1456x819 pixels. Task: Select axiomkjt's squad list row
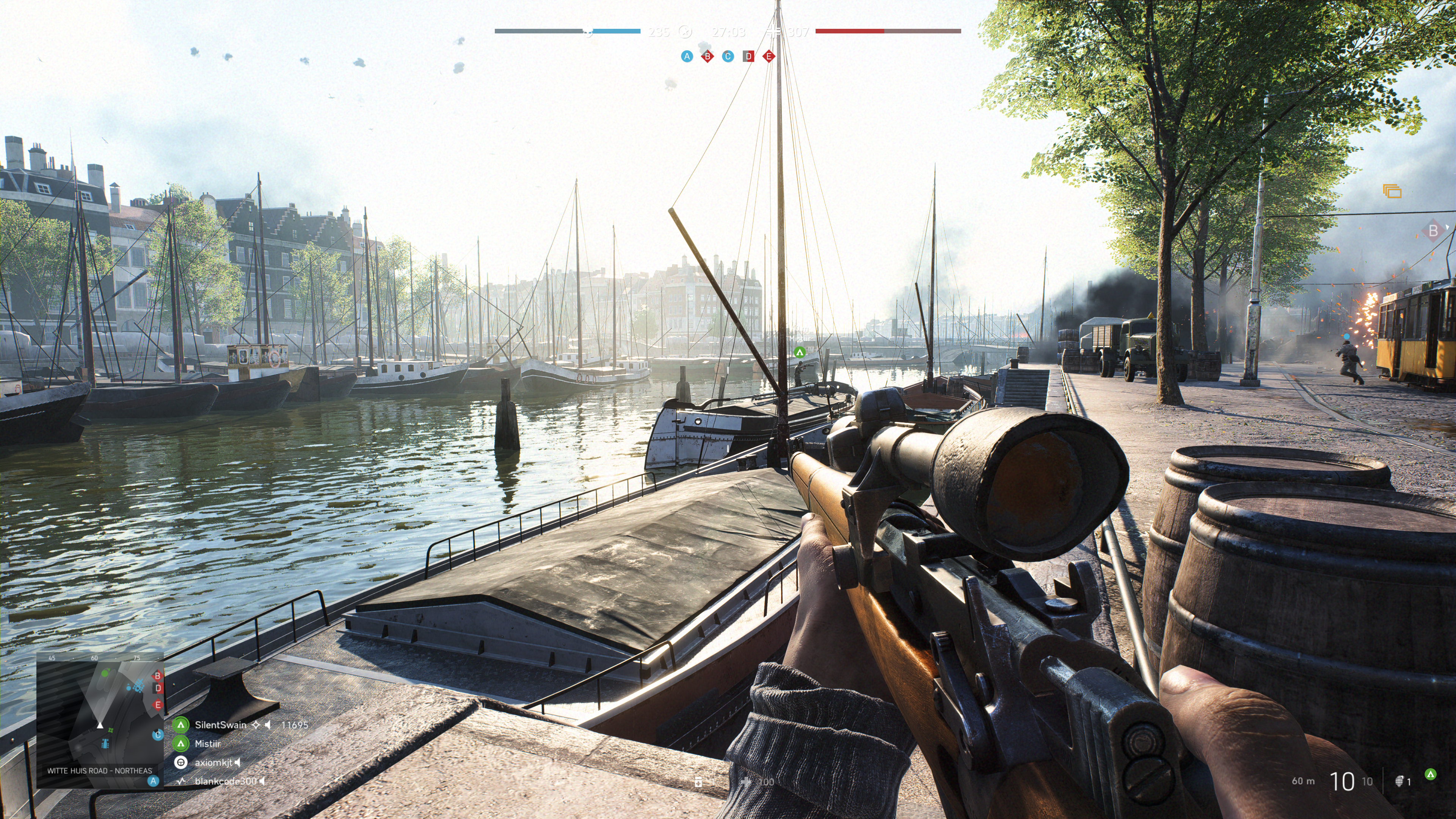click(x=213, y=763)
